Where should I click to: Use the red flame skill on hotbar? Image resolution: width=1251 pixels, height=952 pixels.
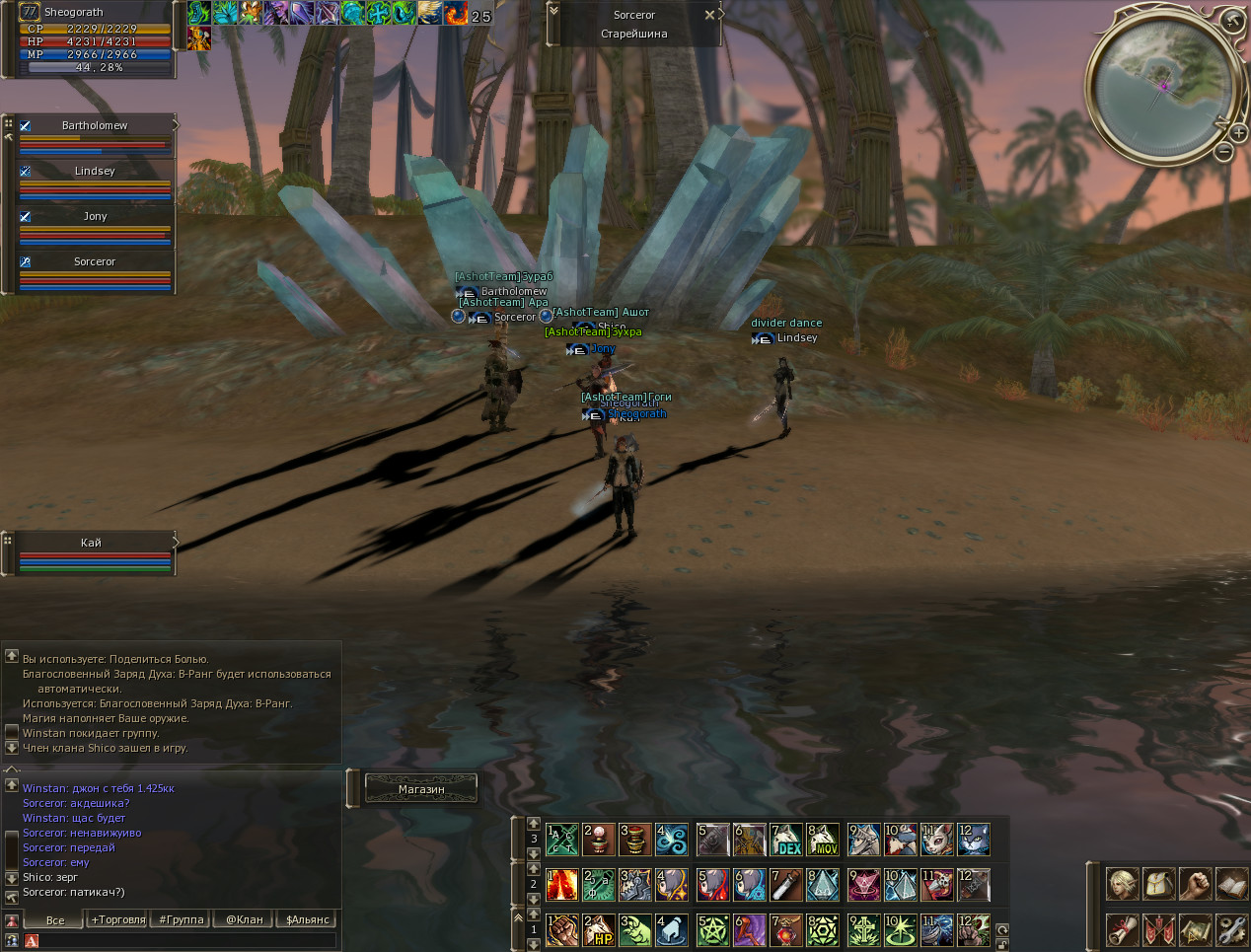562,885
